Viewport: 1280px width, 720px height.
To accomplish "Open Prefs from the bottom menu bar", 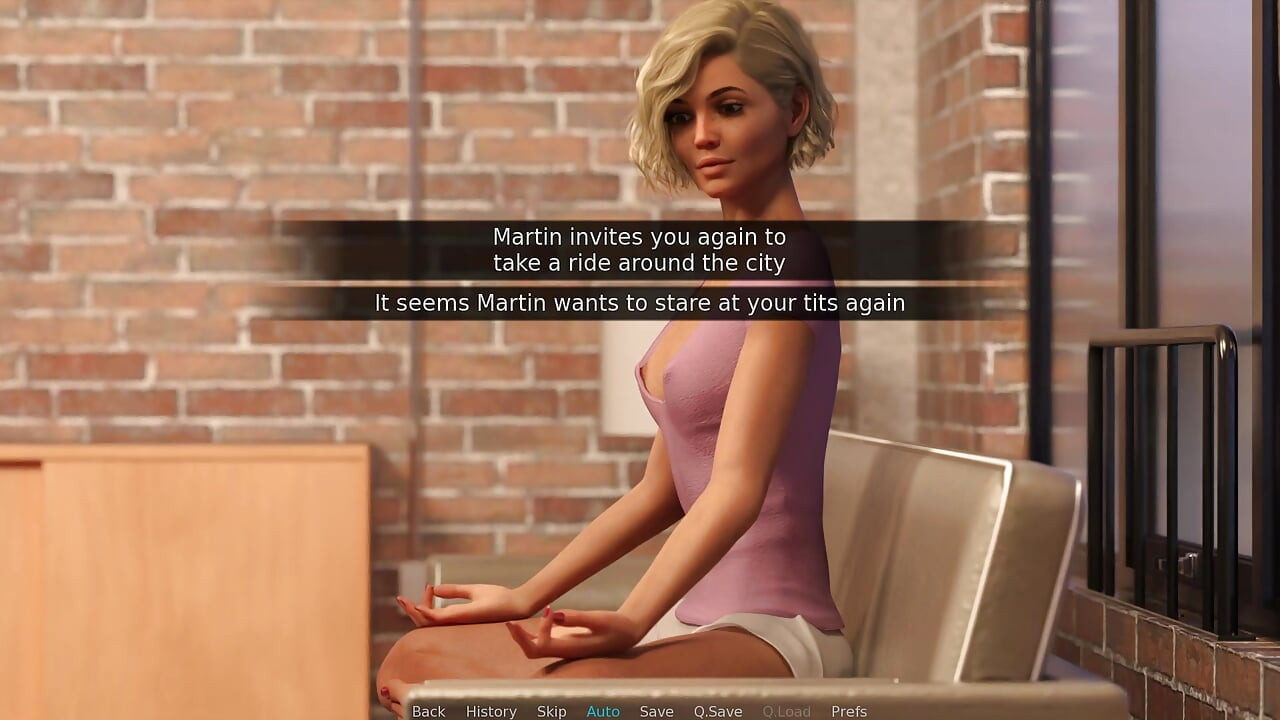I will pos(849,711).
